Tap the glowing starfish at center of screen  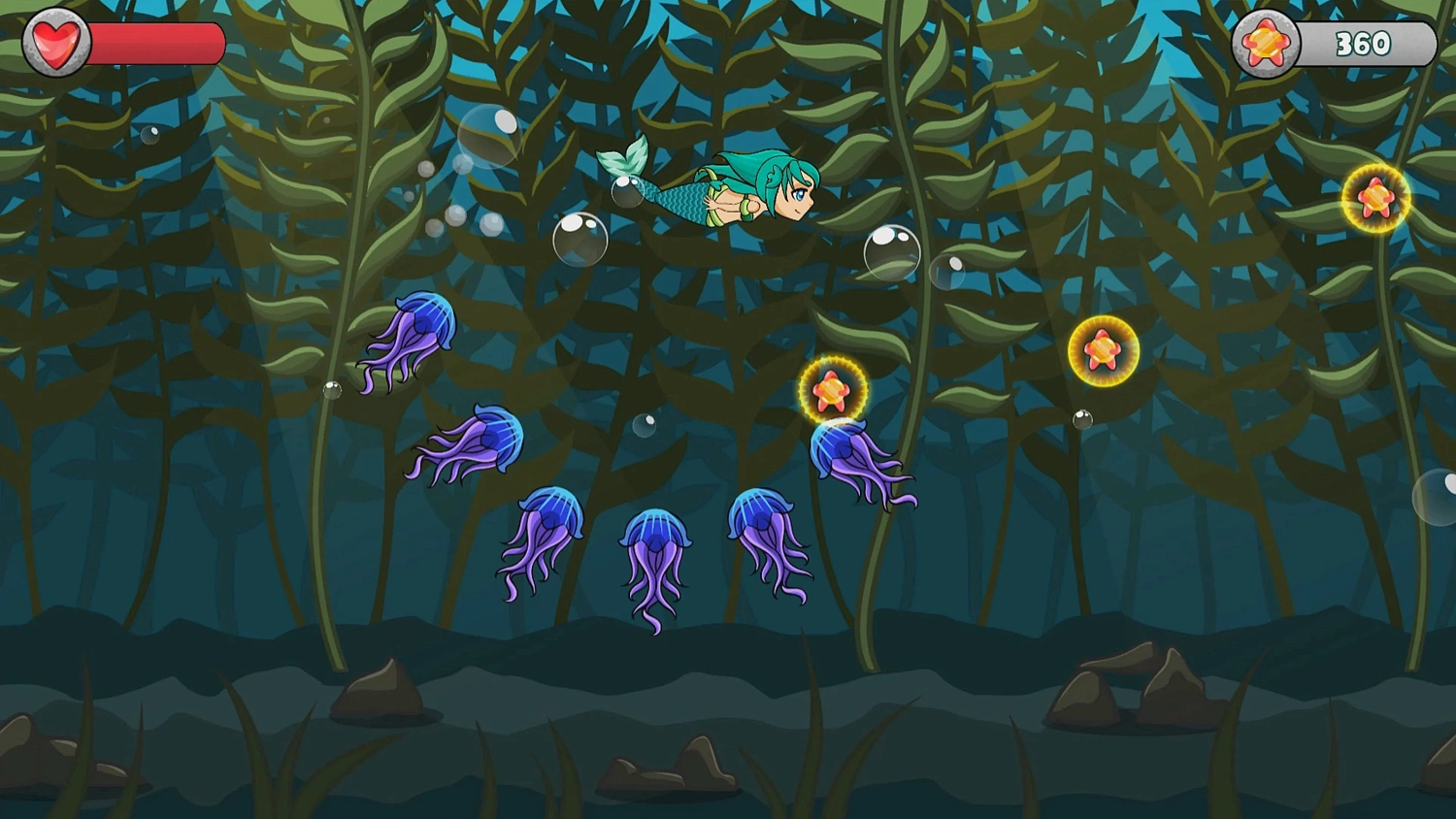pyautogui.click(x=833, y=391)
